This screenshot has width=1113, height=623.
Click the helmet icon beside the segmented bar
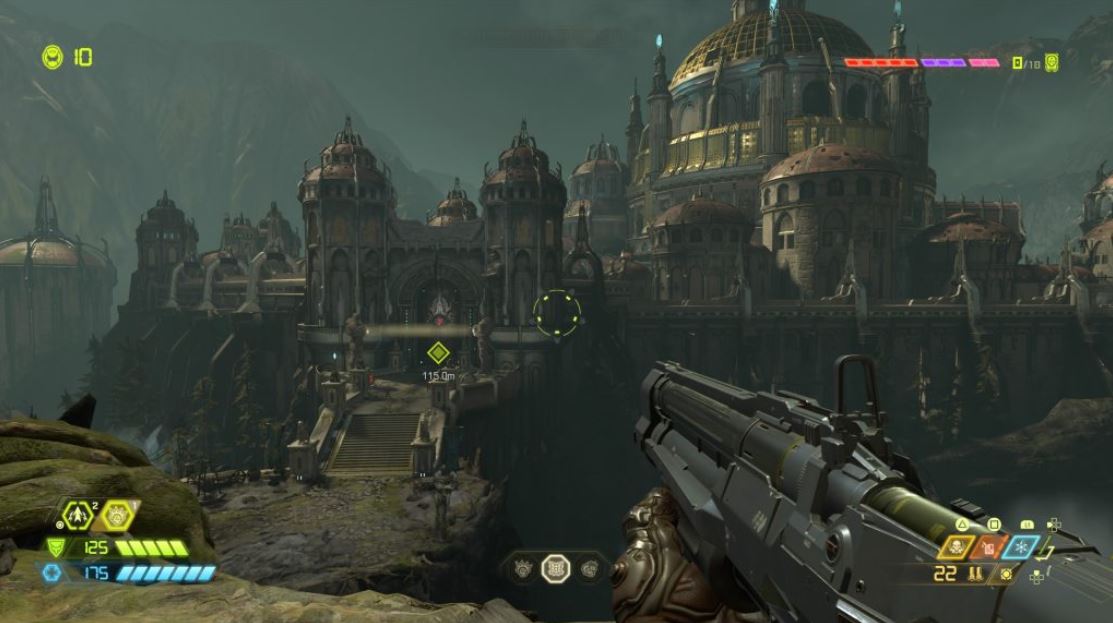click(1051, 63)
